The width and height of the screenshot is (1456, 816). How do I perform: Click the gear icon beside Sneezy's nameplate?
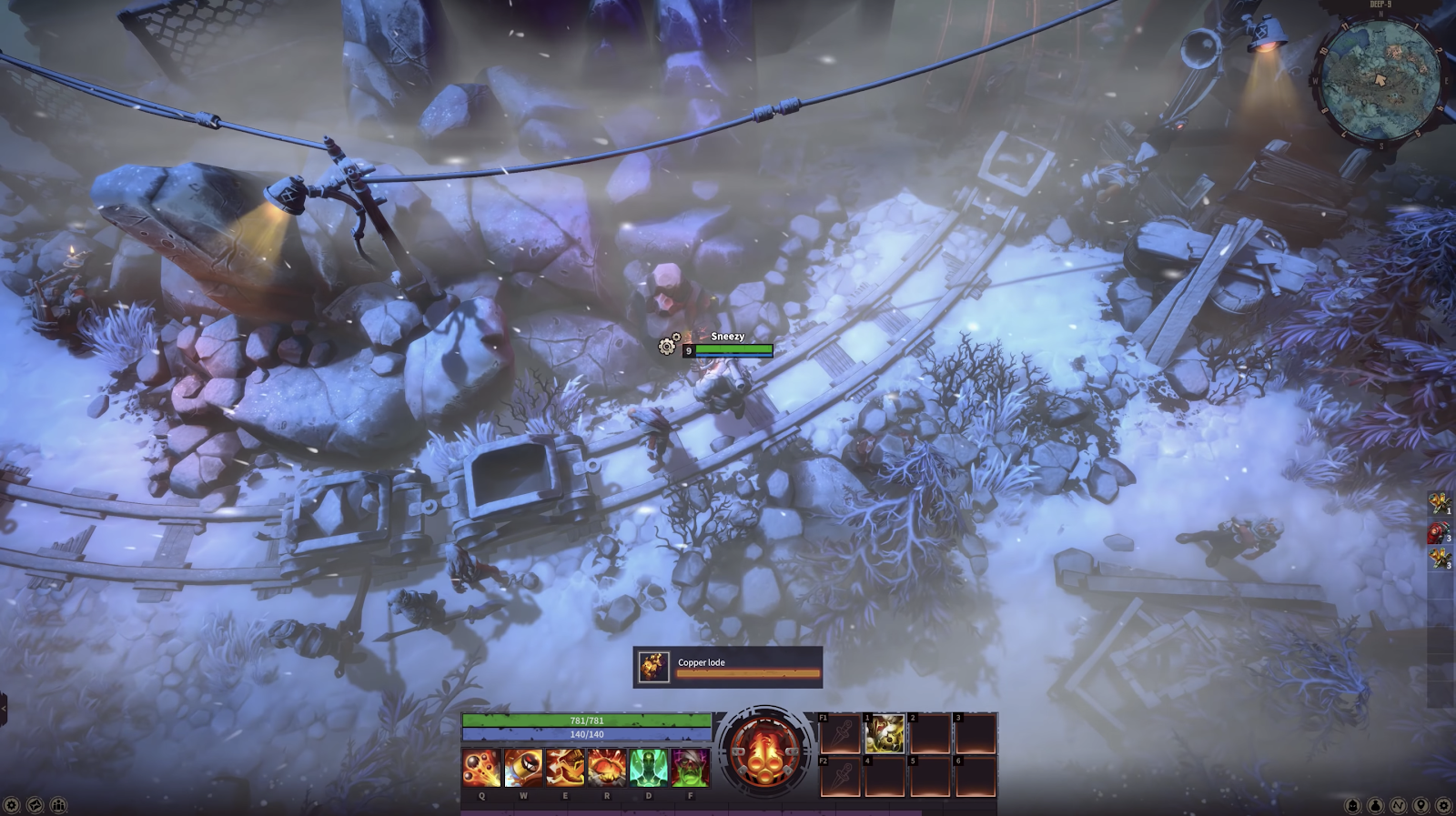coord(668,346)
